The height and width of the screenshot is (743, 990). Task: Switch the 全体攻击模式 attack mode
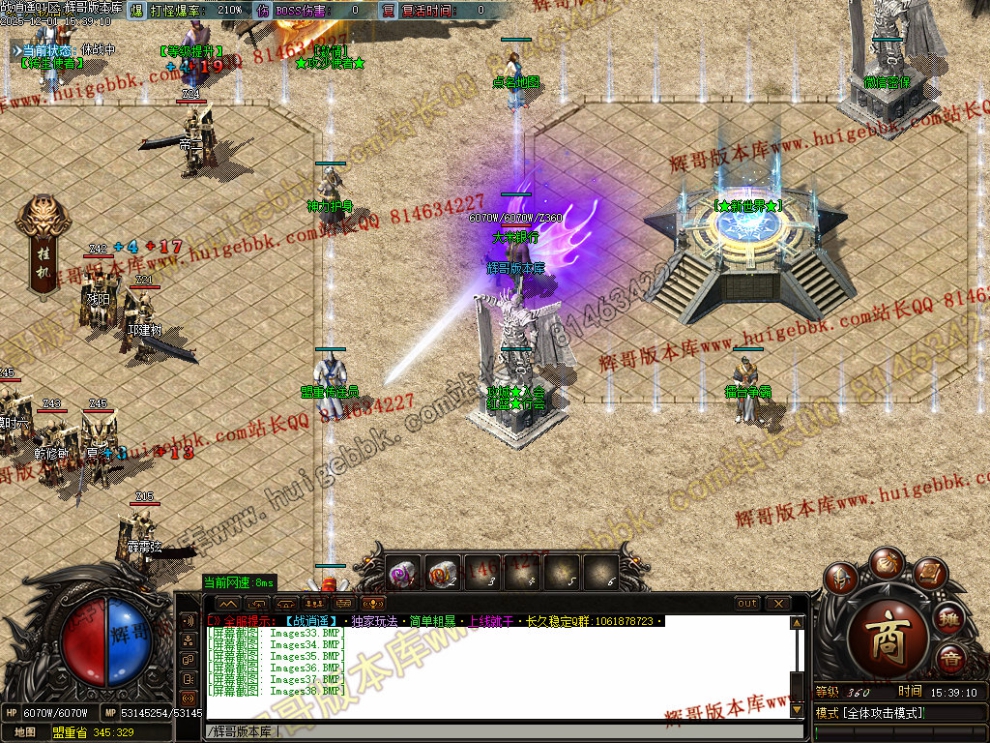pyautogui.click(x=872, y=713)
